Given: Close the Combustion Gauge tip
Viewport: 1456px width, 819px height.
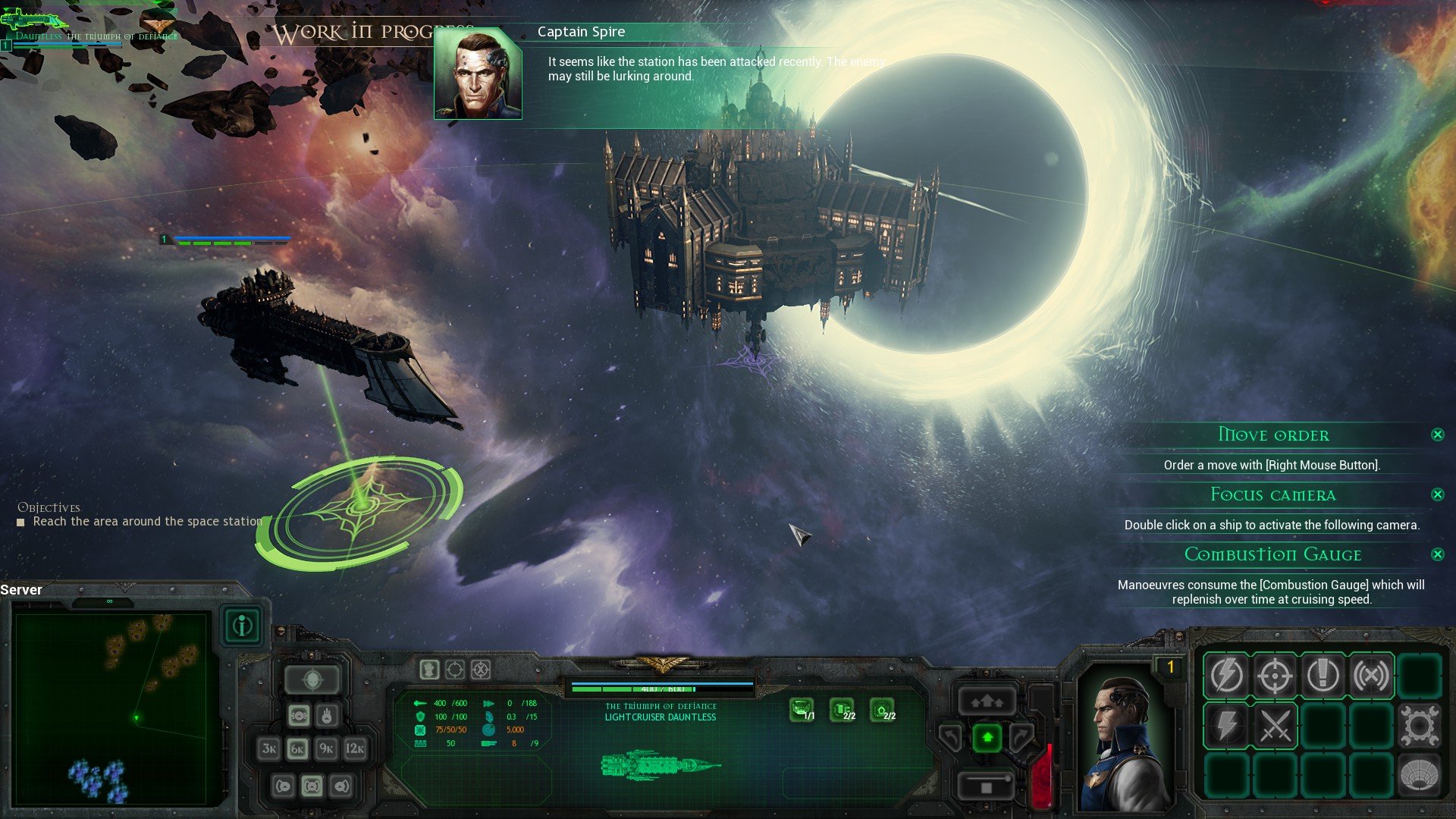Looking at the screenshot, I should [1437, 554].
